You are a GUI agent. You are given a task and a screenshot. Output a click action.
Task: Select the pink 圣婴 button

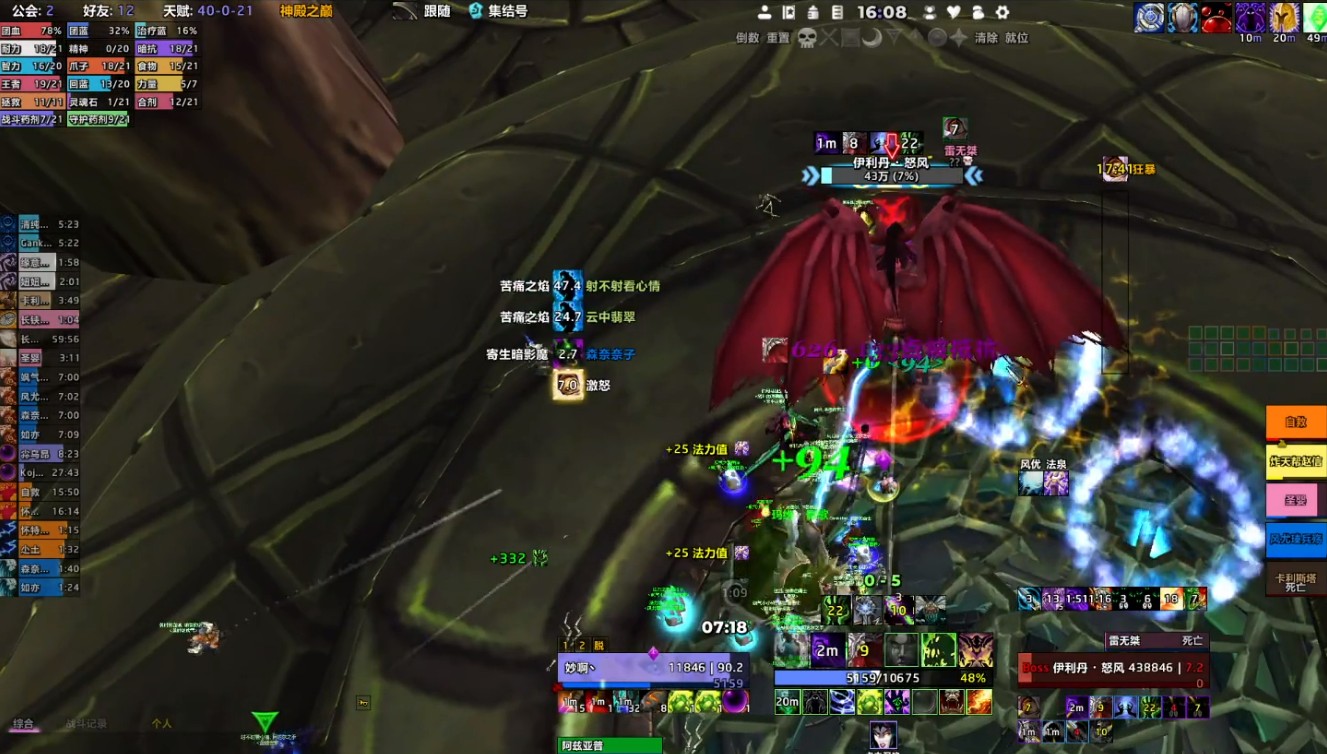coord(1295,500)
